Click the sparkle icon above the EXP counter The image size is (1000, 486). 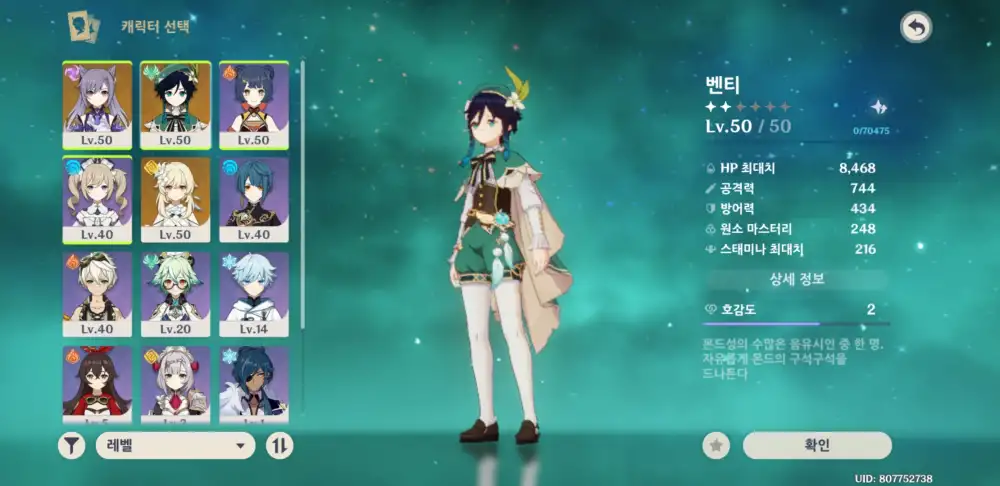pyautogui.click(x=879, y=107)
